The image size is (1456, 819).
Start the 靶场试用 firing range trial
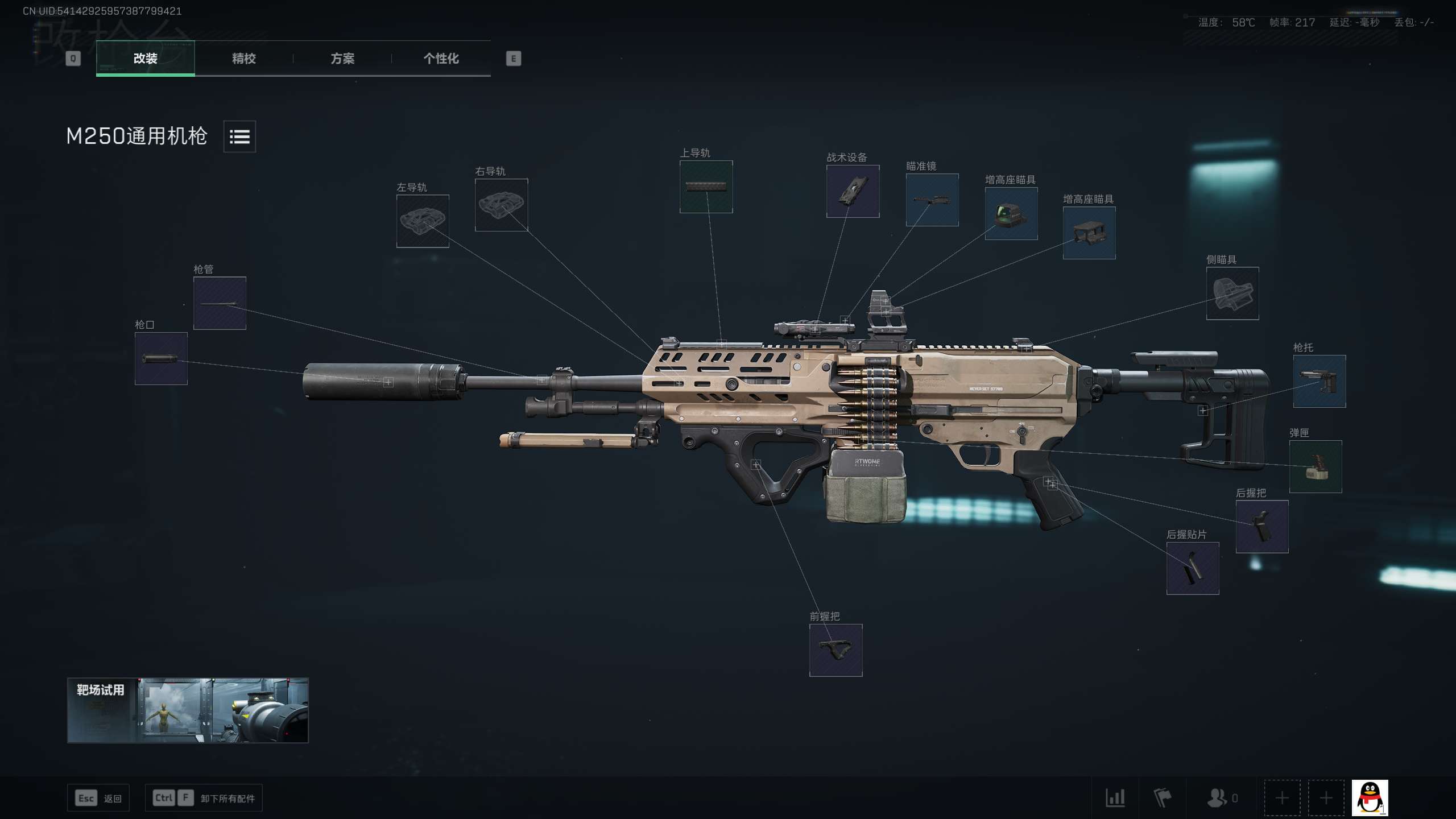click(x=188, y=710)
